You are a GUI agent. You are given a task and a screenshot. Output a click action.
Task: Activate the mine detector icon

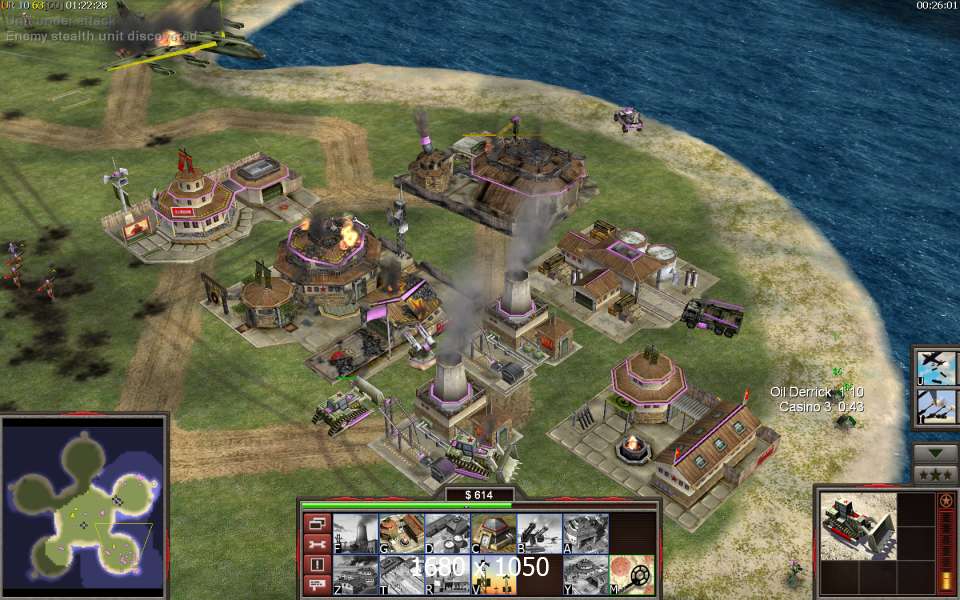[x=632, y=575]
